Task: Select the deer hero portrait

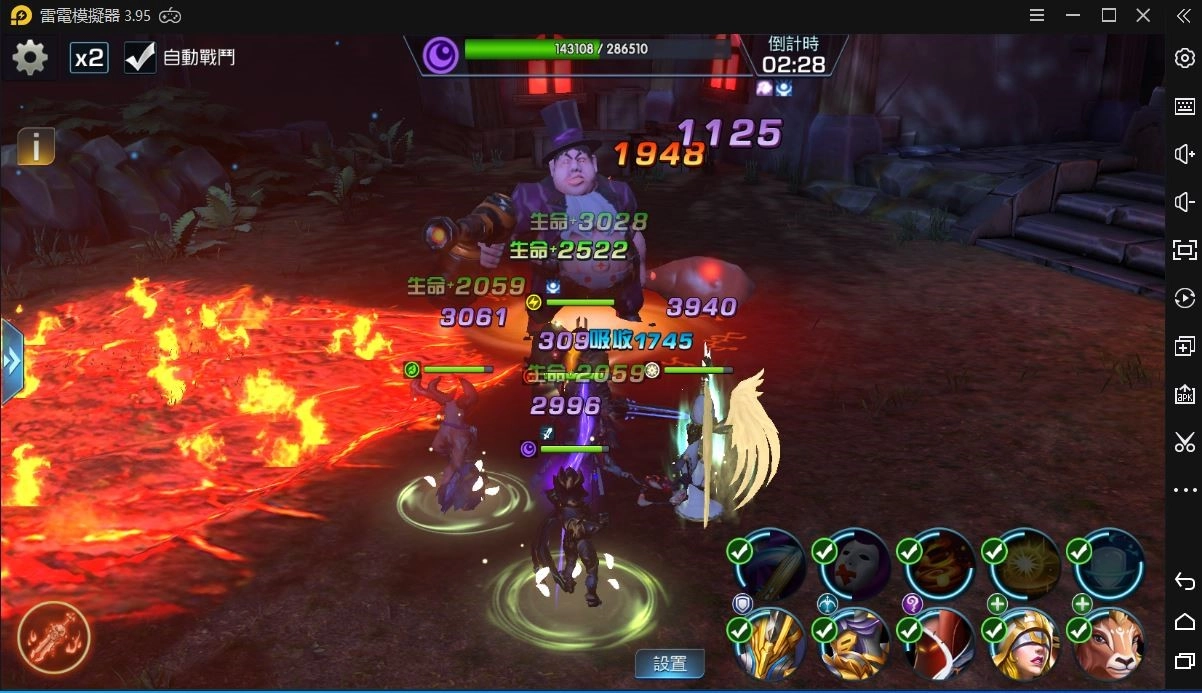Action: [1111, 643]
